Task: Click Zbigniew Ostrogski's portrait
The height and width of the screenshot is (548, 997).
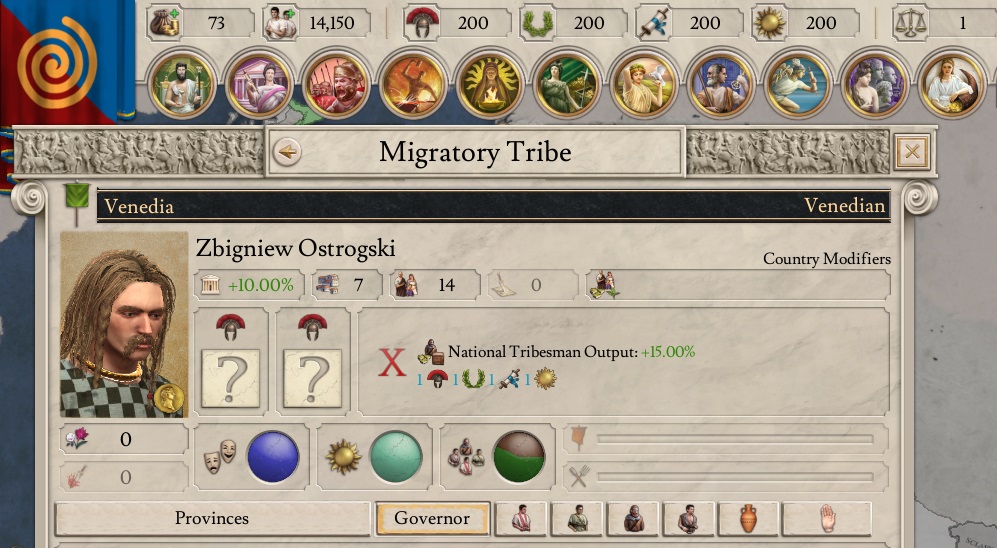Action: (124, 325)
